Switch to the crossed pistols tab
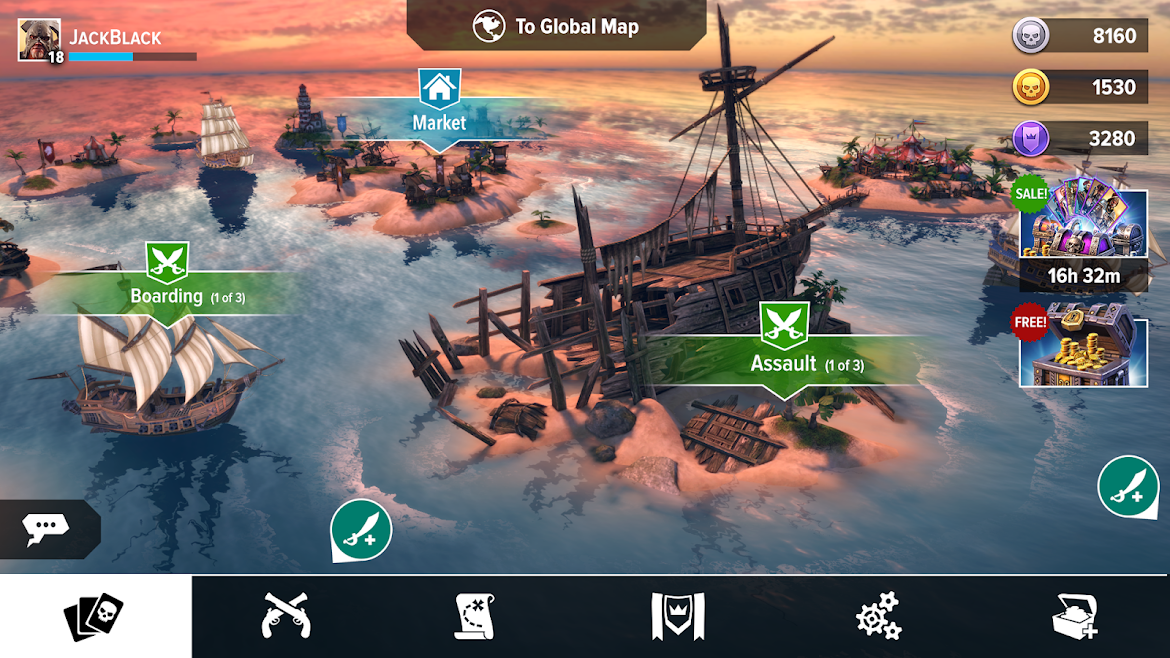 point(286,616)
